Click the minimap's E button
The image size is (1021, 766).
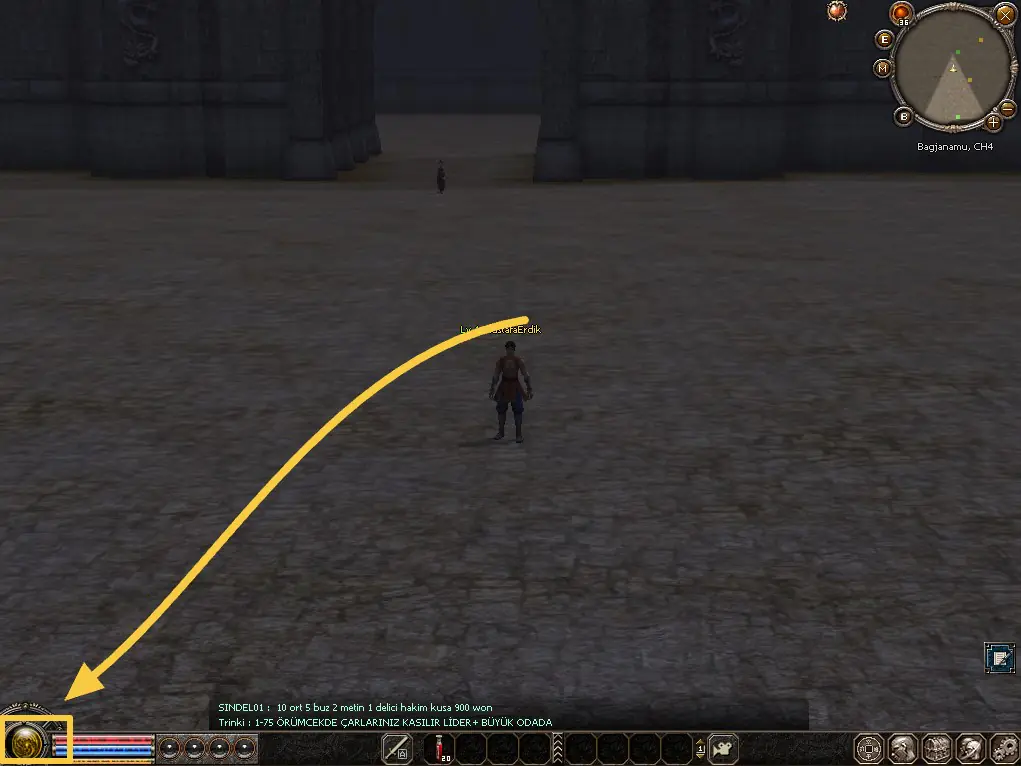tap(884, 39)
